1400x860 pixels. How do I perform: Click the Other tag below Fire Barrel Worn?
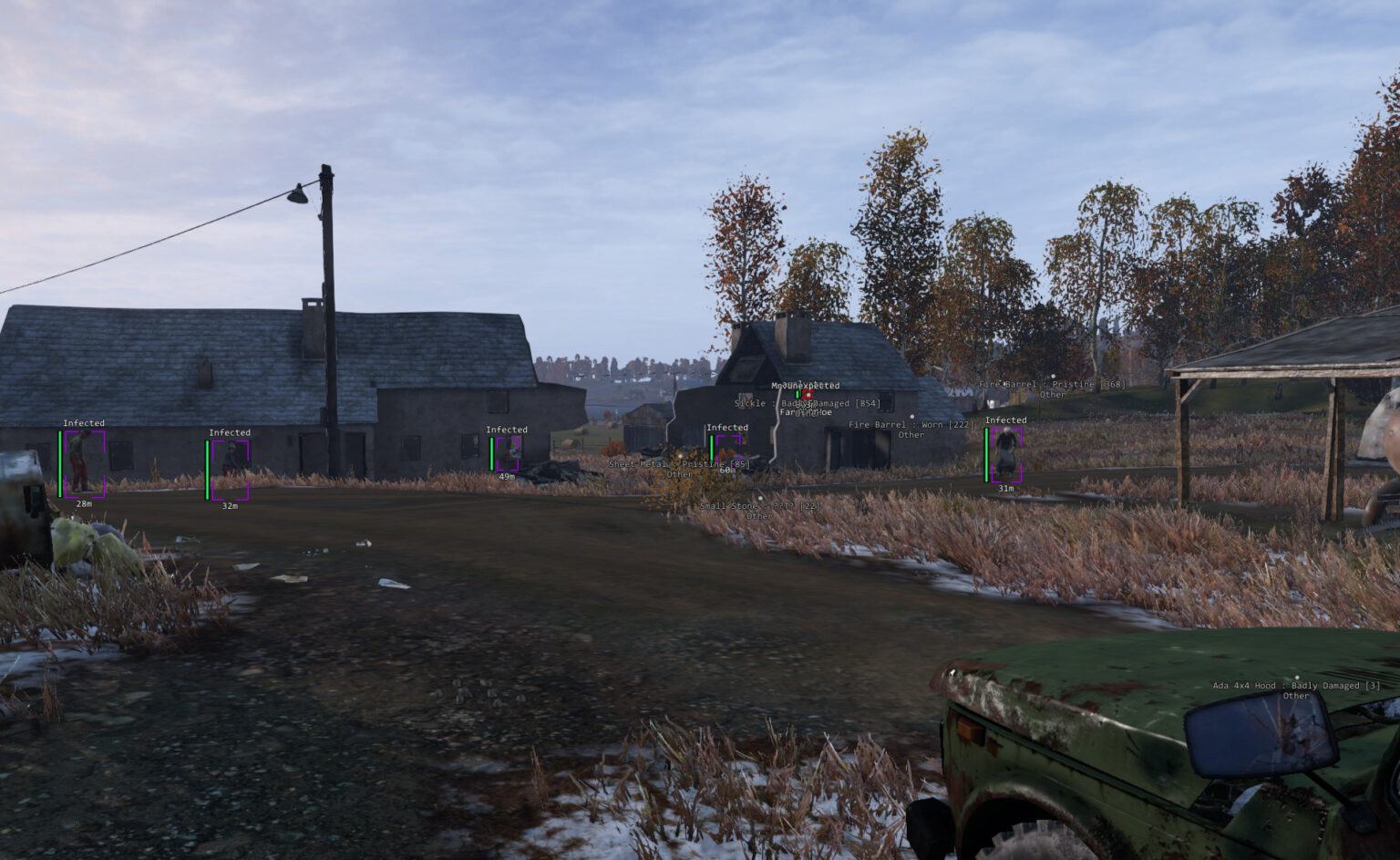coord(911,435)
